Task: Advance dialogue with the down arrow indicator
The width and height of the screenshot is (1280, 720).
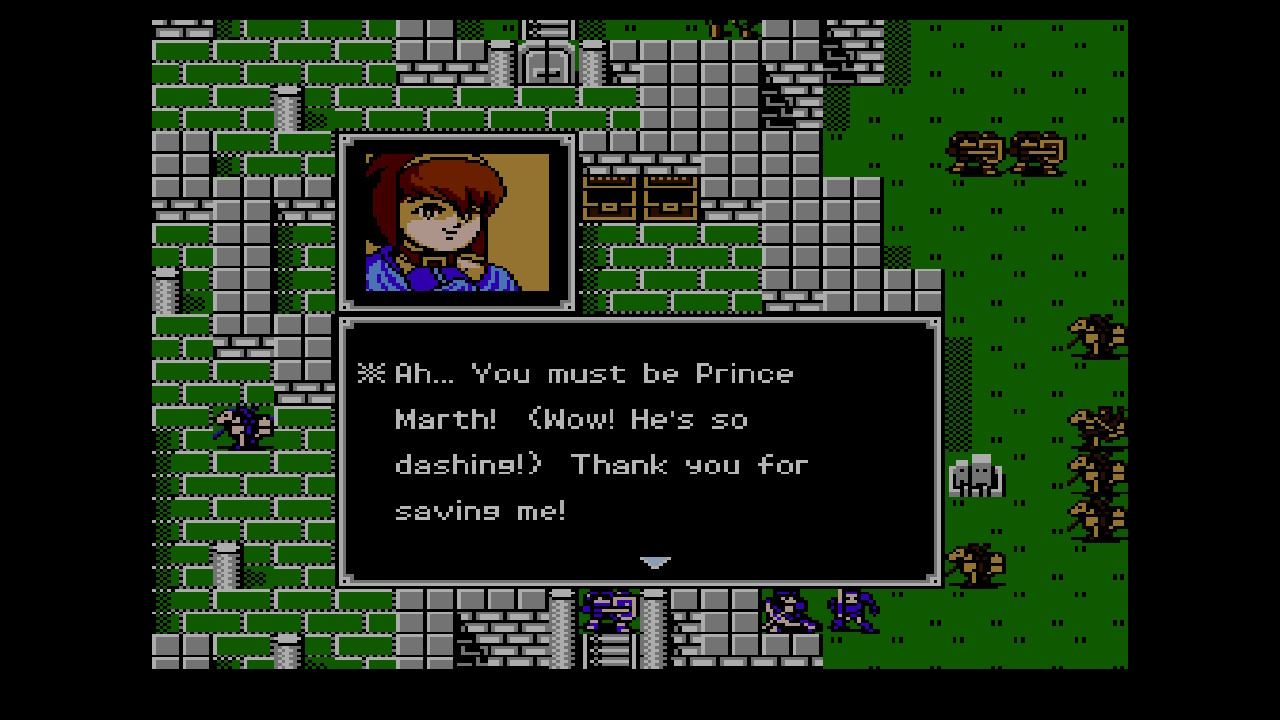Action: pyautogui.click(x=655, y=563)
